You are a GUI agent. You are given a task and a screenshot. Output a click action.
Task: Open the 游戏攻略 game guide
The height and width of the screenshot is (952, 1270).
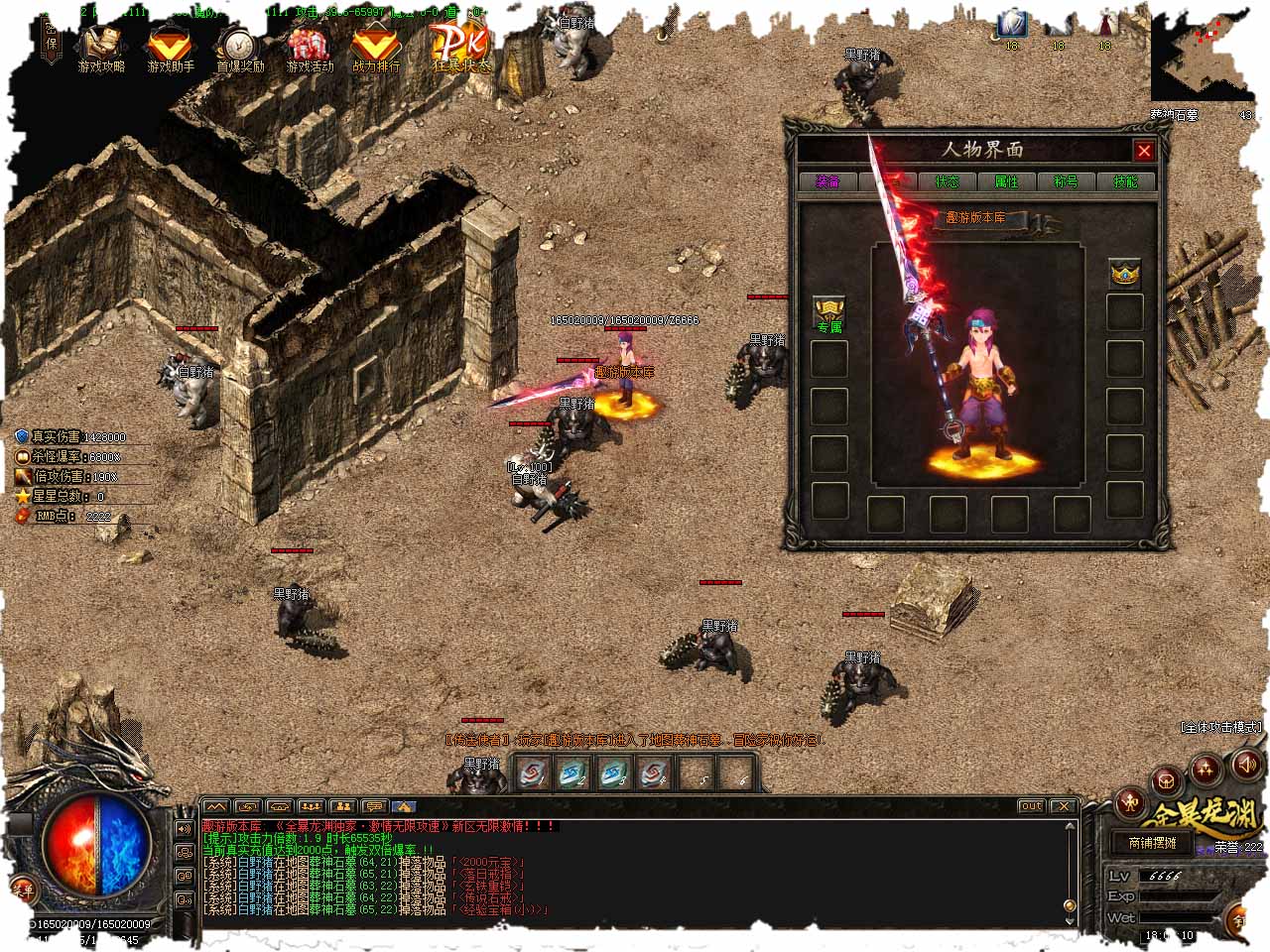click(101, 48)
